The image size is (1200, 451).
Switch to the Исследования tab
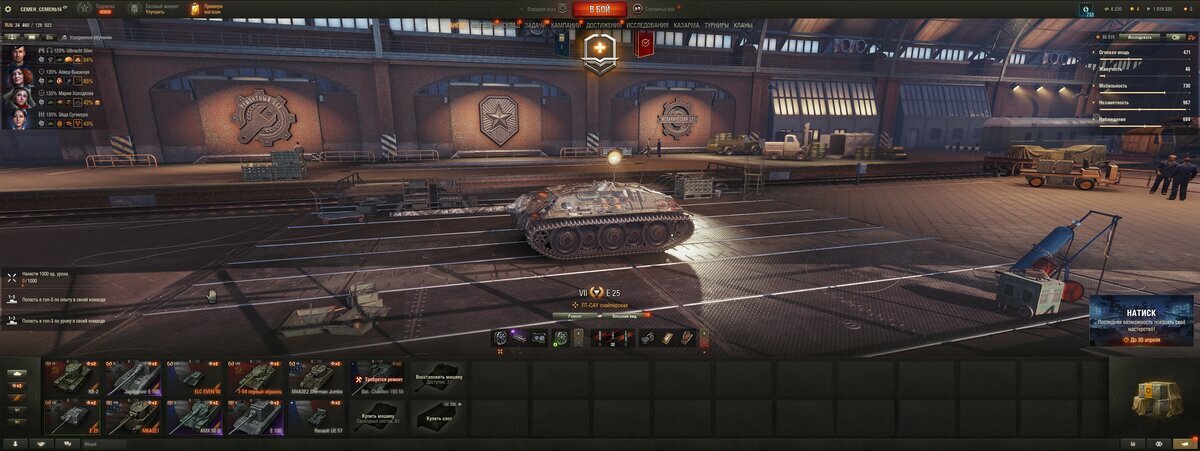click(647, 24)
